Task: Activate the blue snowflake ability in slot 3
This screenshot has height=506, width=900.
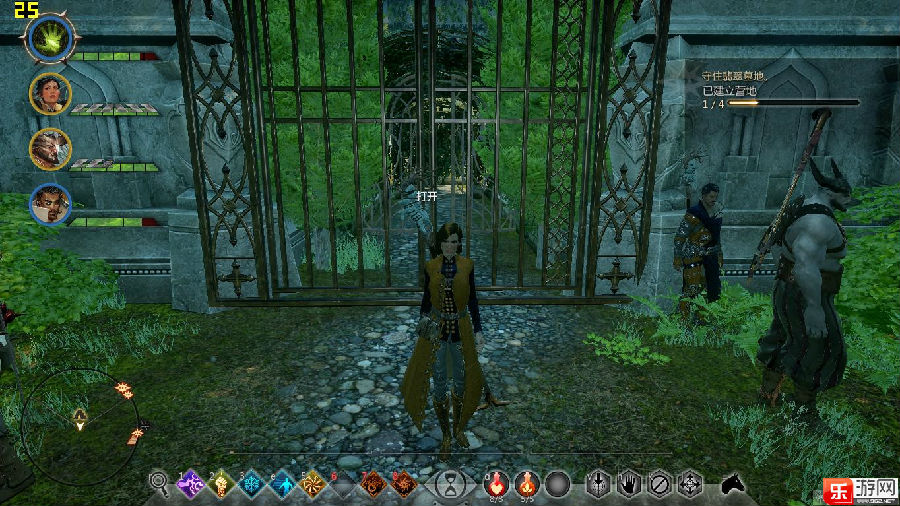Action: 252,485
